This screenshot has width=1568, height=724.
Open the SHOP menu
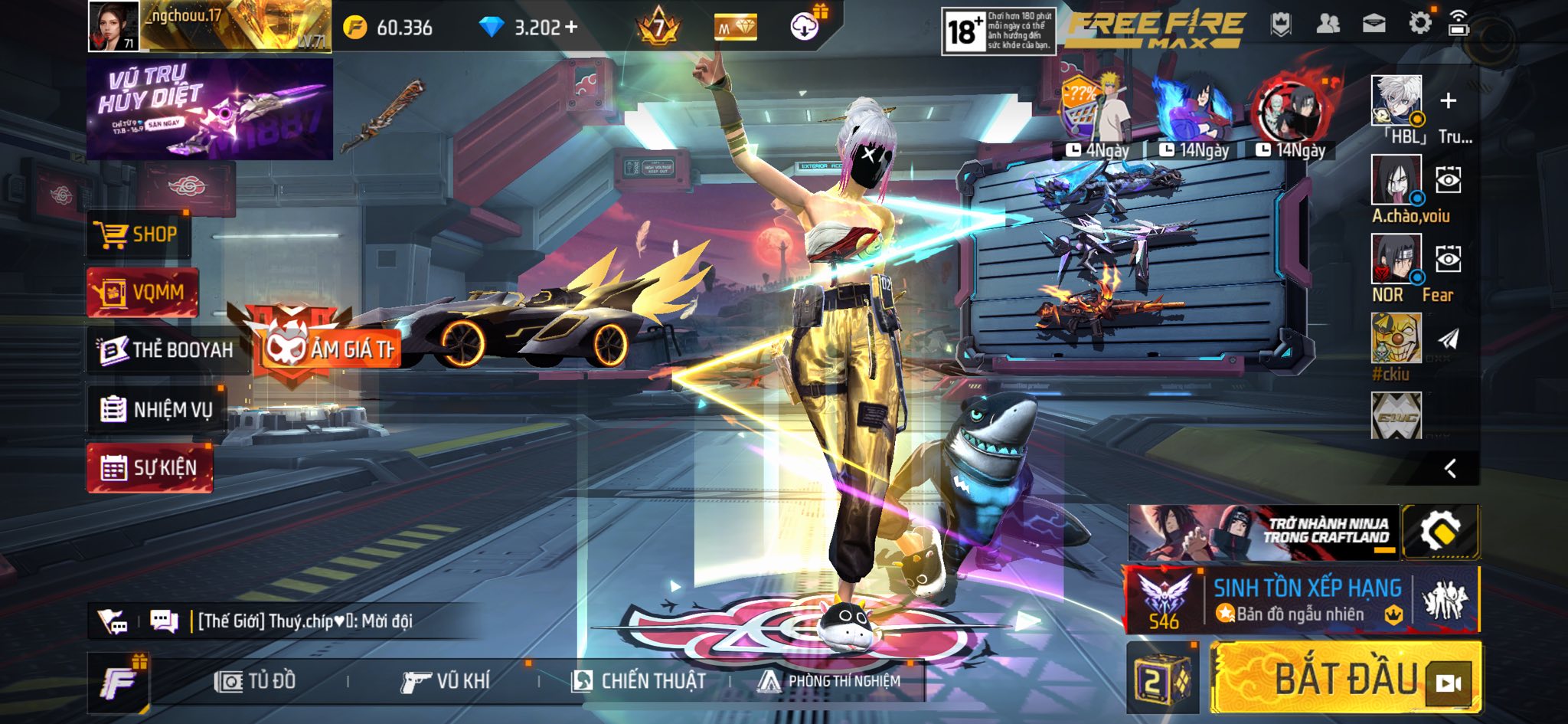point(138,234)
